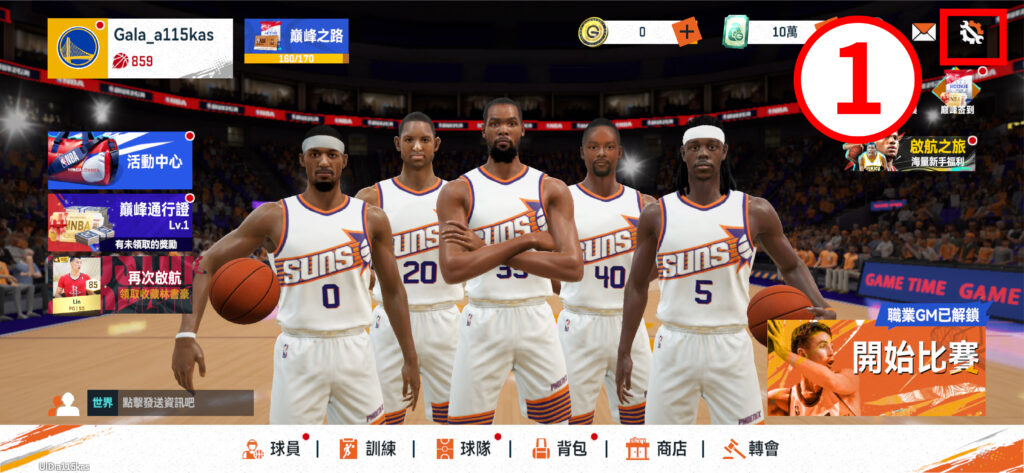
Task: Open the 活動中心 event banner
Action: click(120, 160)
